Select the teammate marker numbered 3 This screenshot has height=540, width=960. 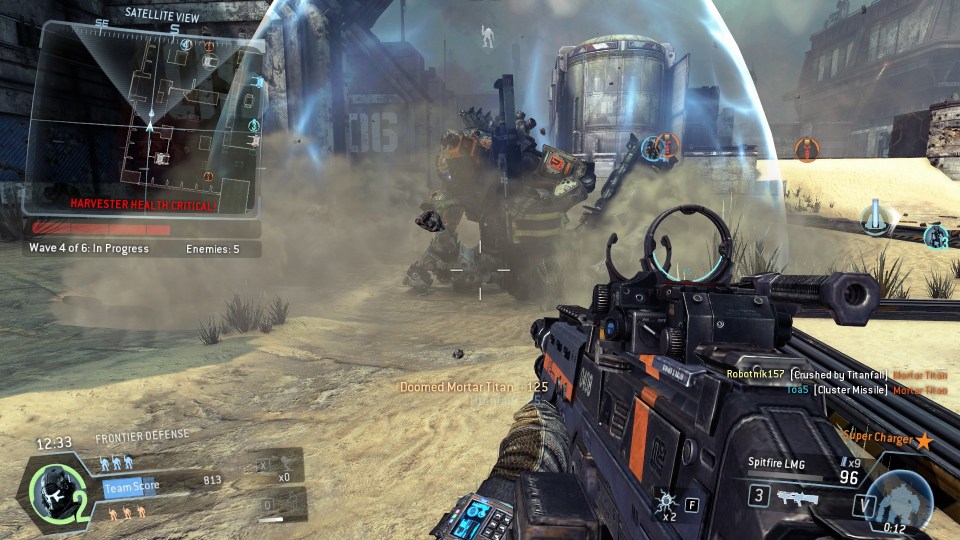(935, 236)
